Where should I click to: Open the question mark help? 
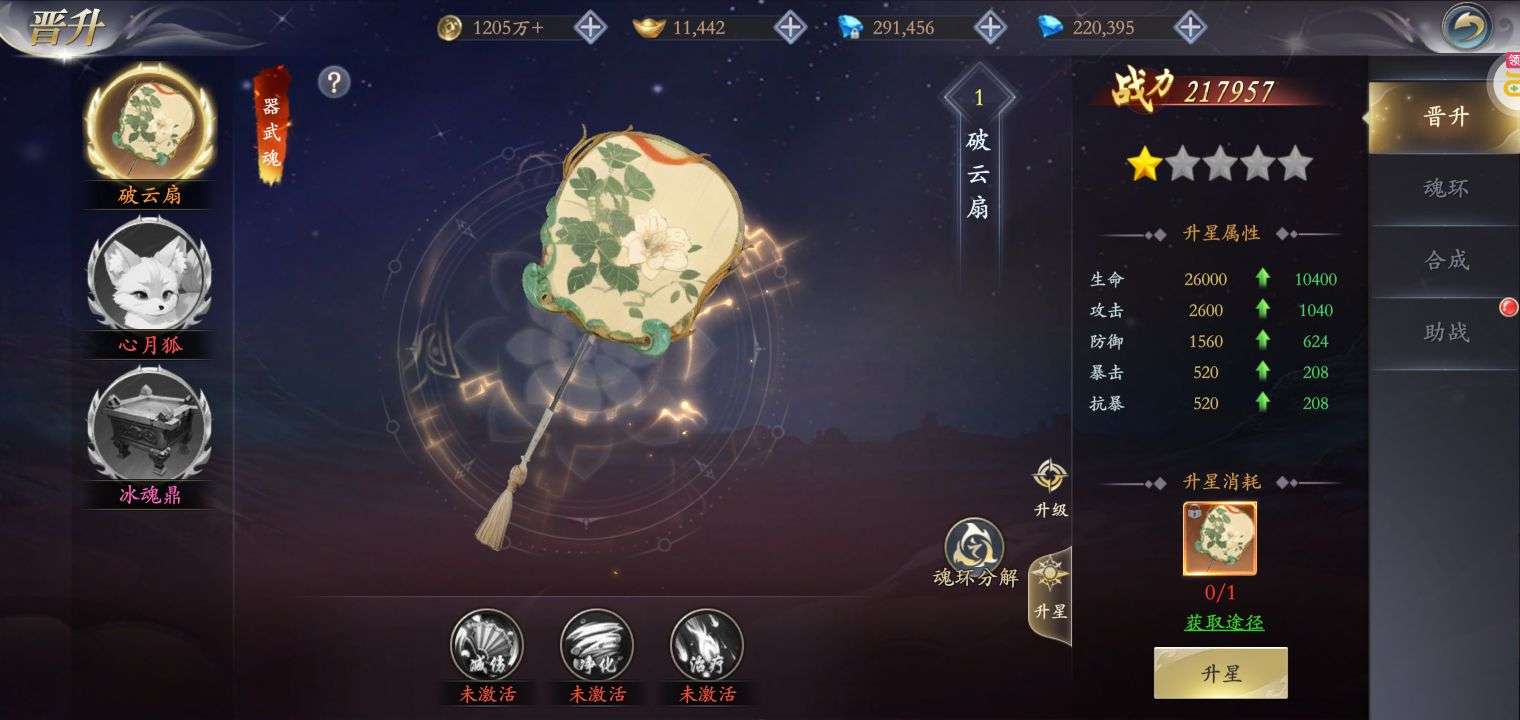(334, 82)
